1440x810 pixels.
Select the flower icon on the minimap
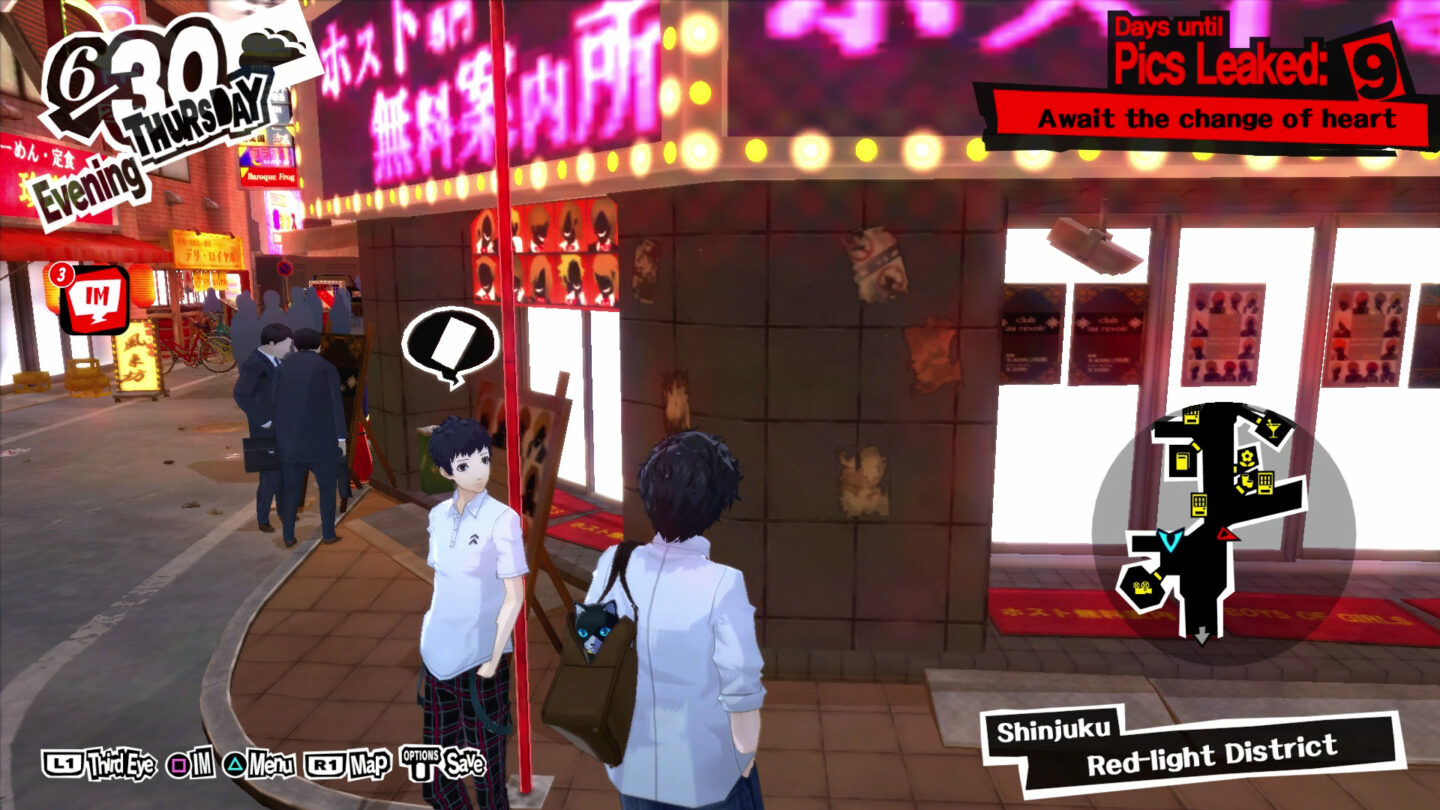1246,457
